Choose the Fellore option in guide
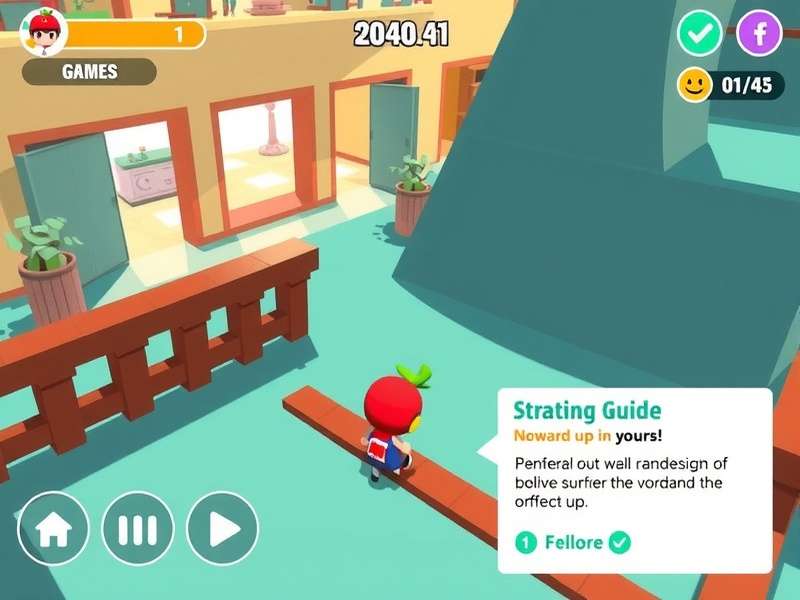This screenshot has width=800, height=600. 573,543
